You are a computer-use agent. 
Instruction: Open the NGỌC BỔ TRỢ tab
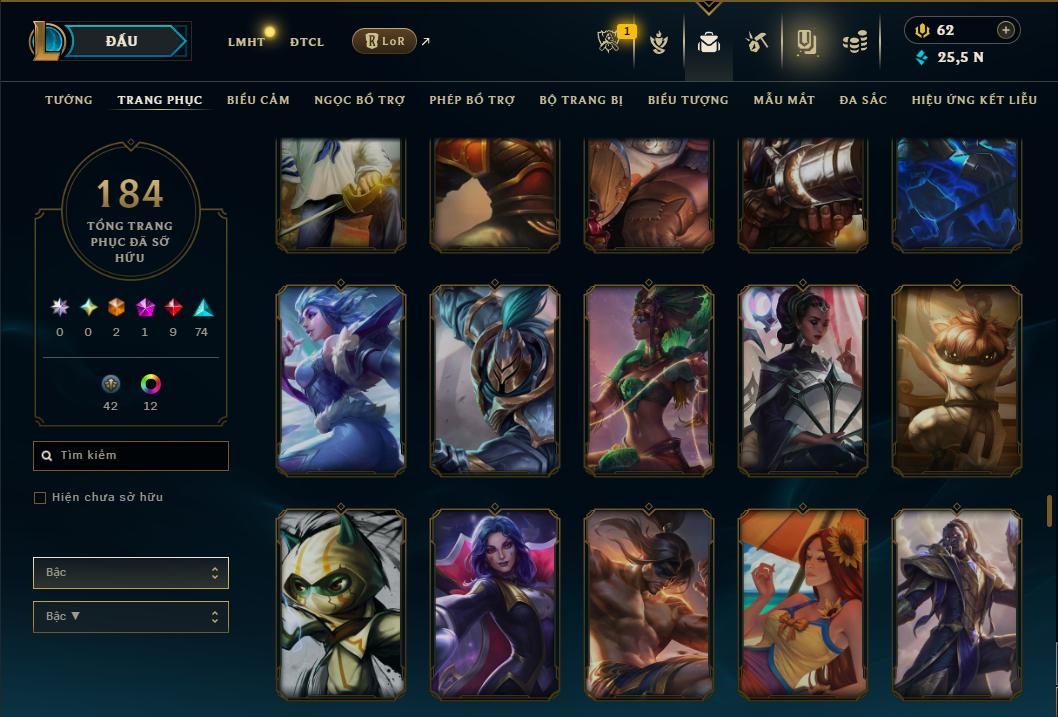tap(359, 100)
